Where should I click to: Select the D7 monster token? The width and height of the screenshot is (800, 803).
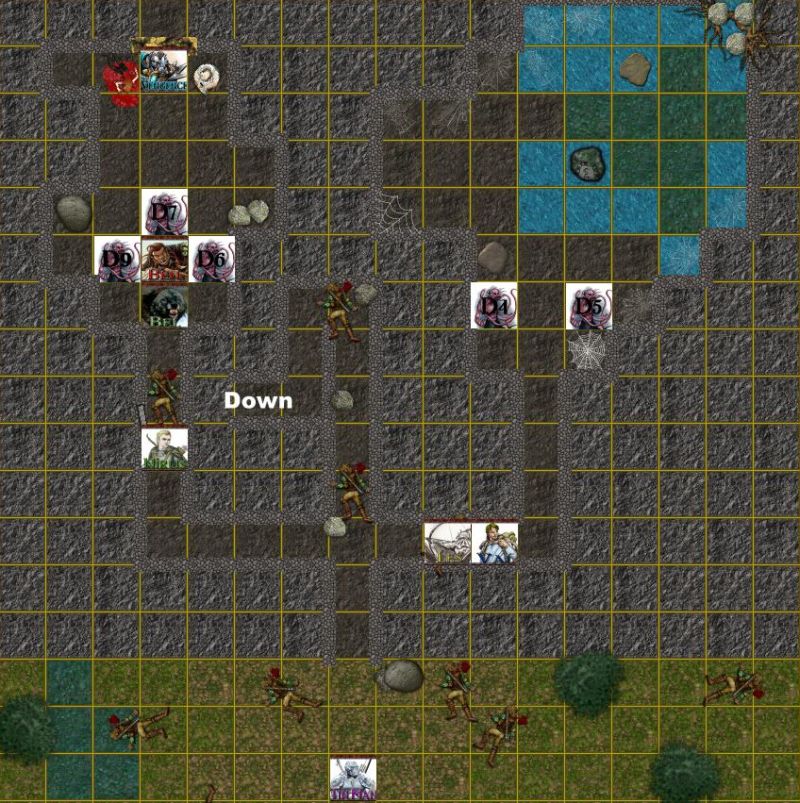164,212
